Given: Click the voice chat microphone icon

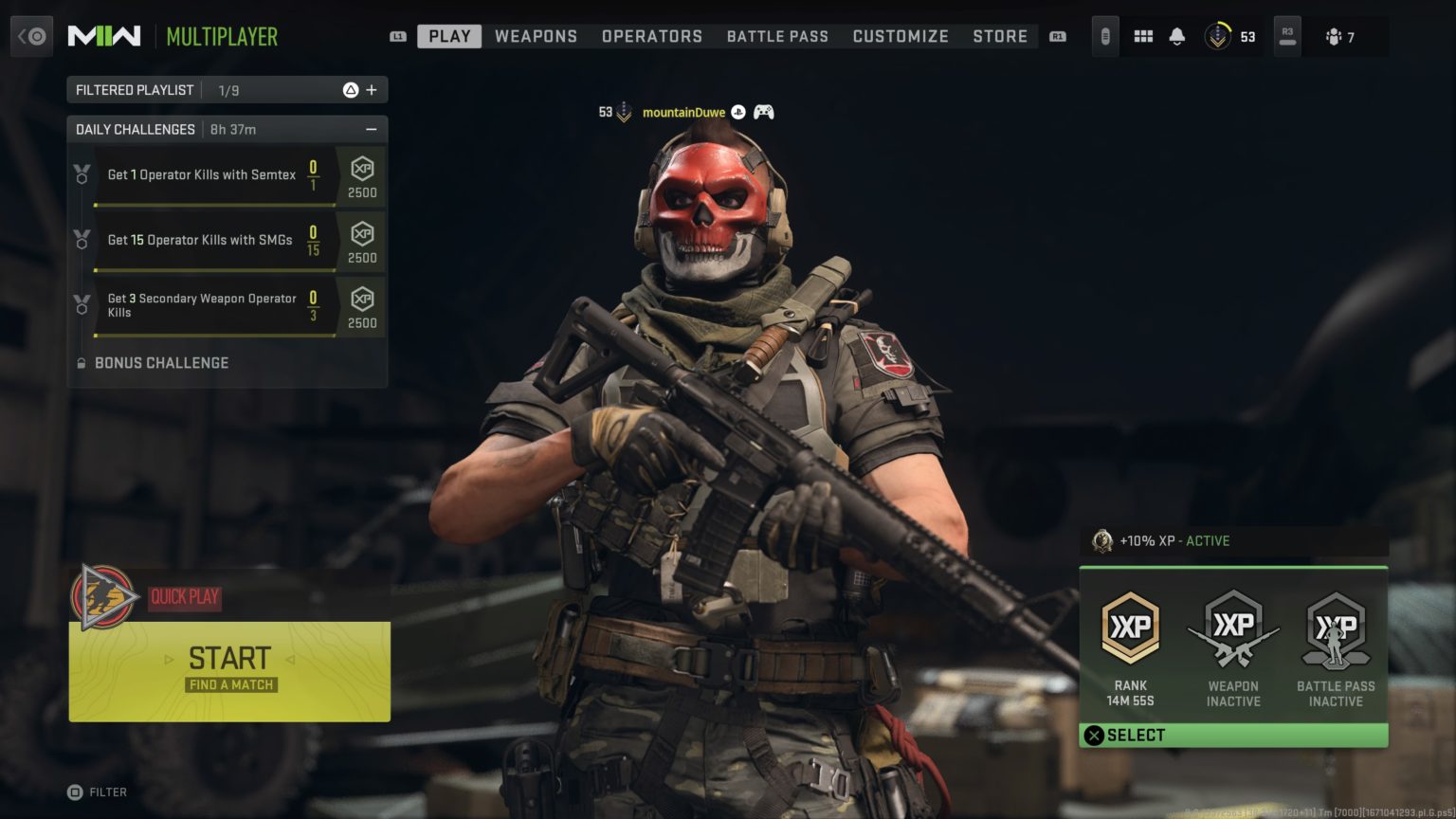Looking at the screenshot, I should click(x=1104, y=35).
